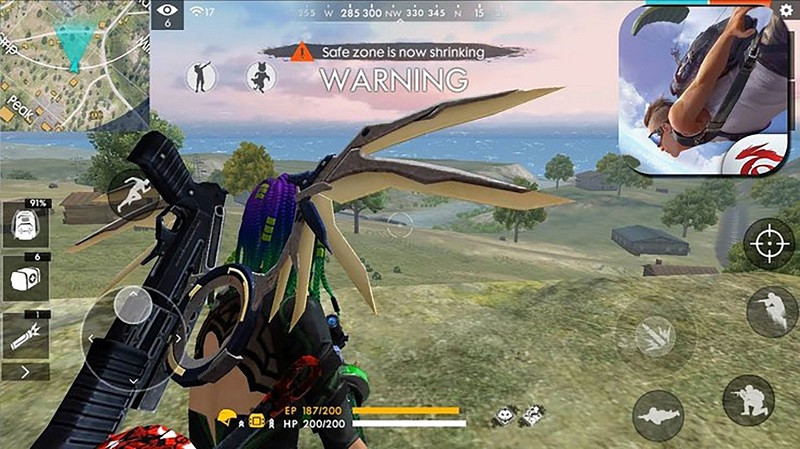Viewport: 800px width, 449px height.
Task: Play the dab emote
Action: [x=200, y=75]
